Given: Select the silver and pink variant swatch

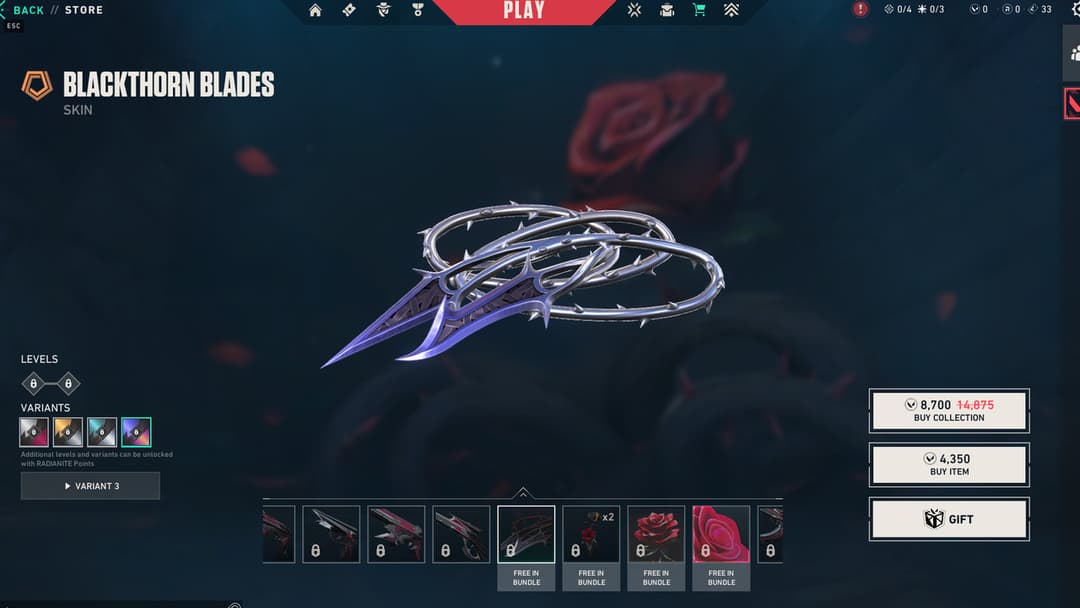Looking at the screenshot, I should 34,432.
